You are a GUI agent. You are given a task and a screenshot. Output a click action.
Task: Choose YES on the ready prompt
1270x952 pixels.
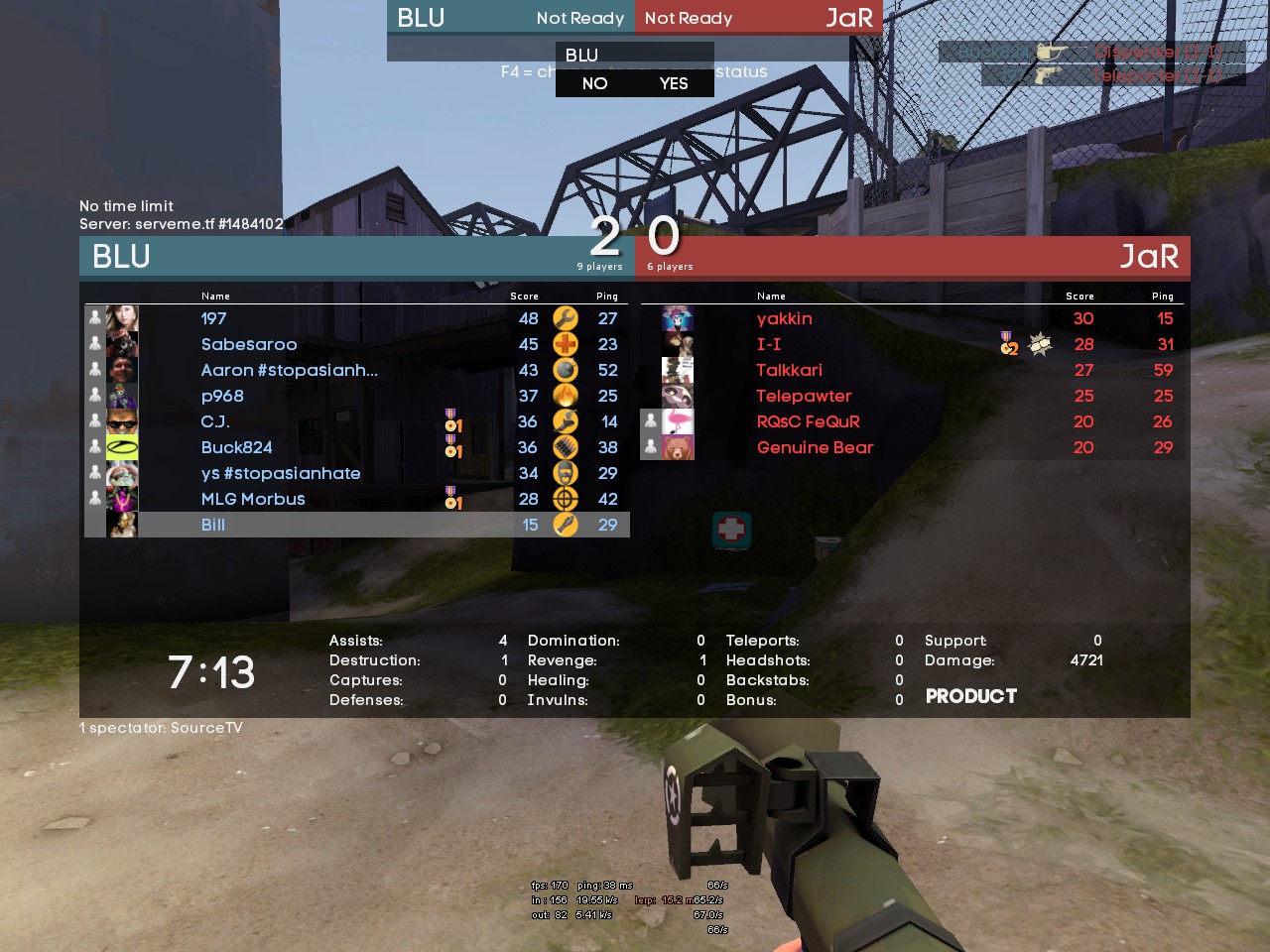674,83
